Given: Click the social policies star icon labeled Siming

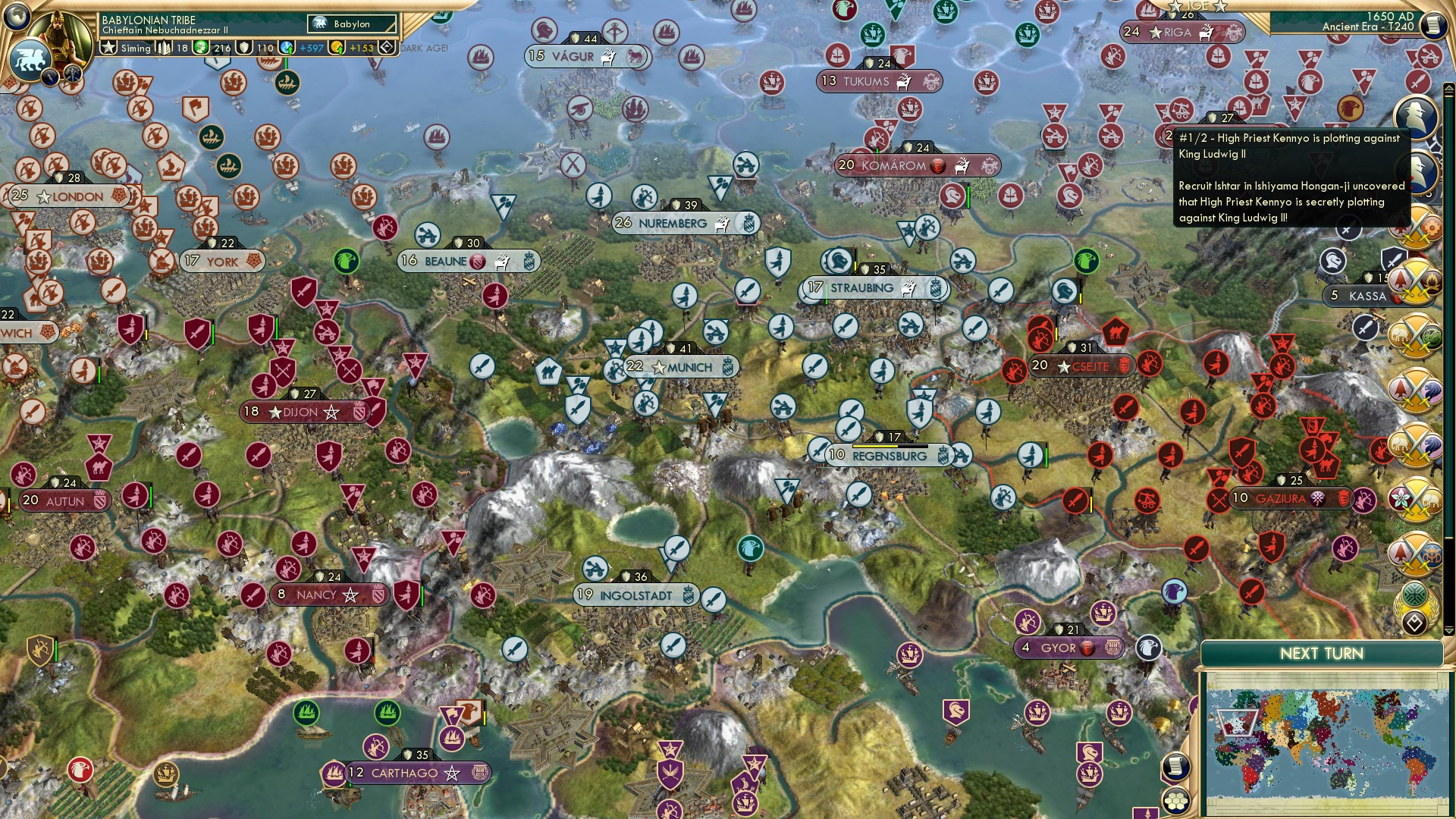Looking at the screenshot, I should [x=109, y=47].
